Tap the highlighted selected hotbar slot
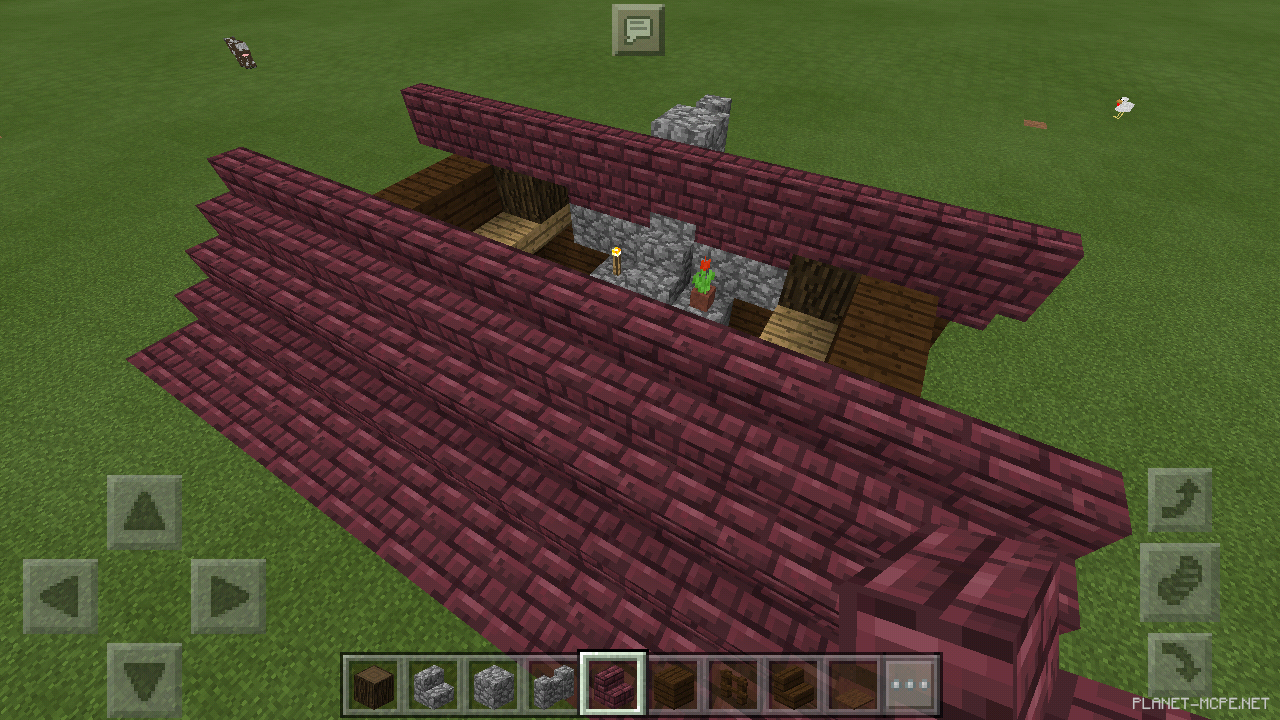Viewport: 1280px width, 720px height. [614, 684]
